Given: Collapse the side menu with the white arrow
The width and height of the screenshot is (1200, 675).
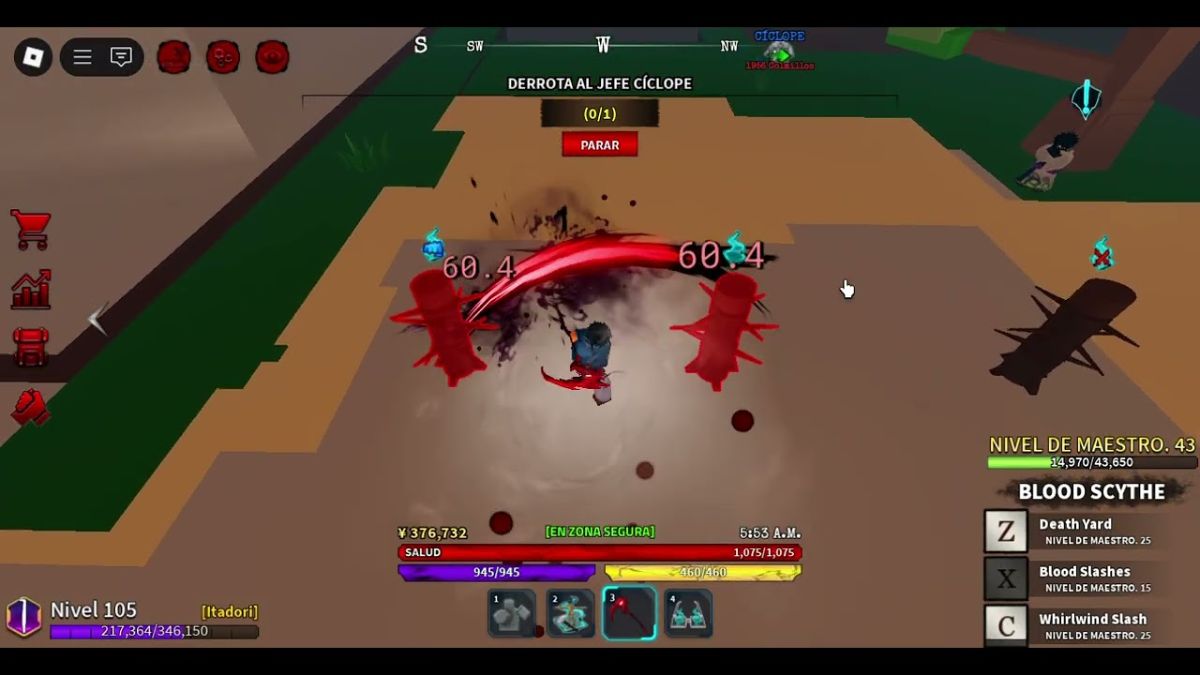Looking at the screenshot, I should [97, 319].
